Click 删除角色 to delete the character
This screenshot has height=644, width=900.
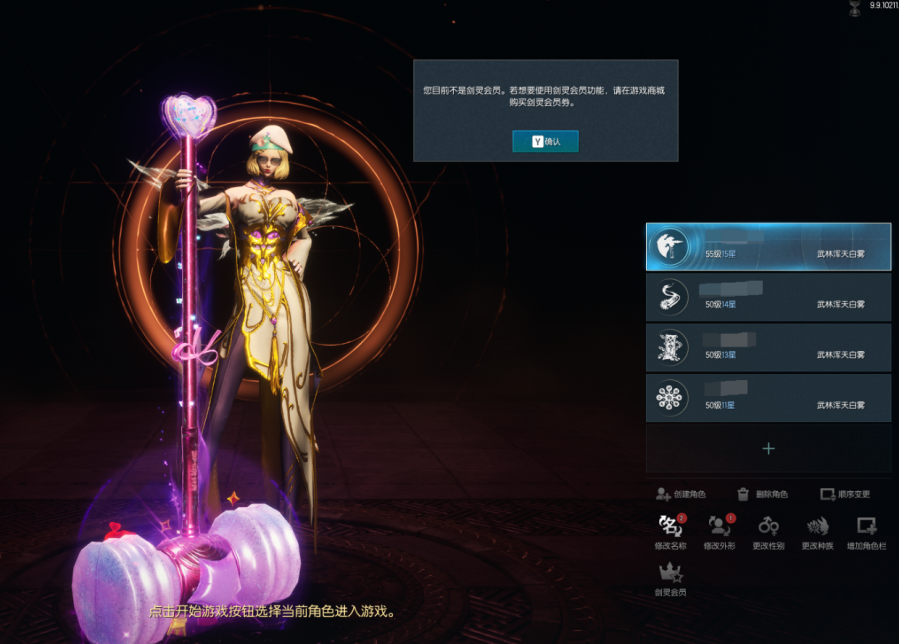[762, 494]
